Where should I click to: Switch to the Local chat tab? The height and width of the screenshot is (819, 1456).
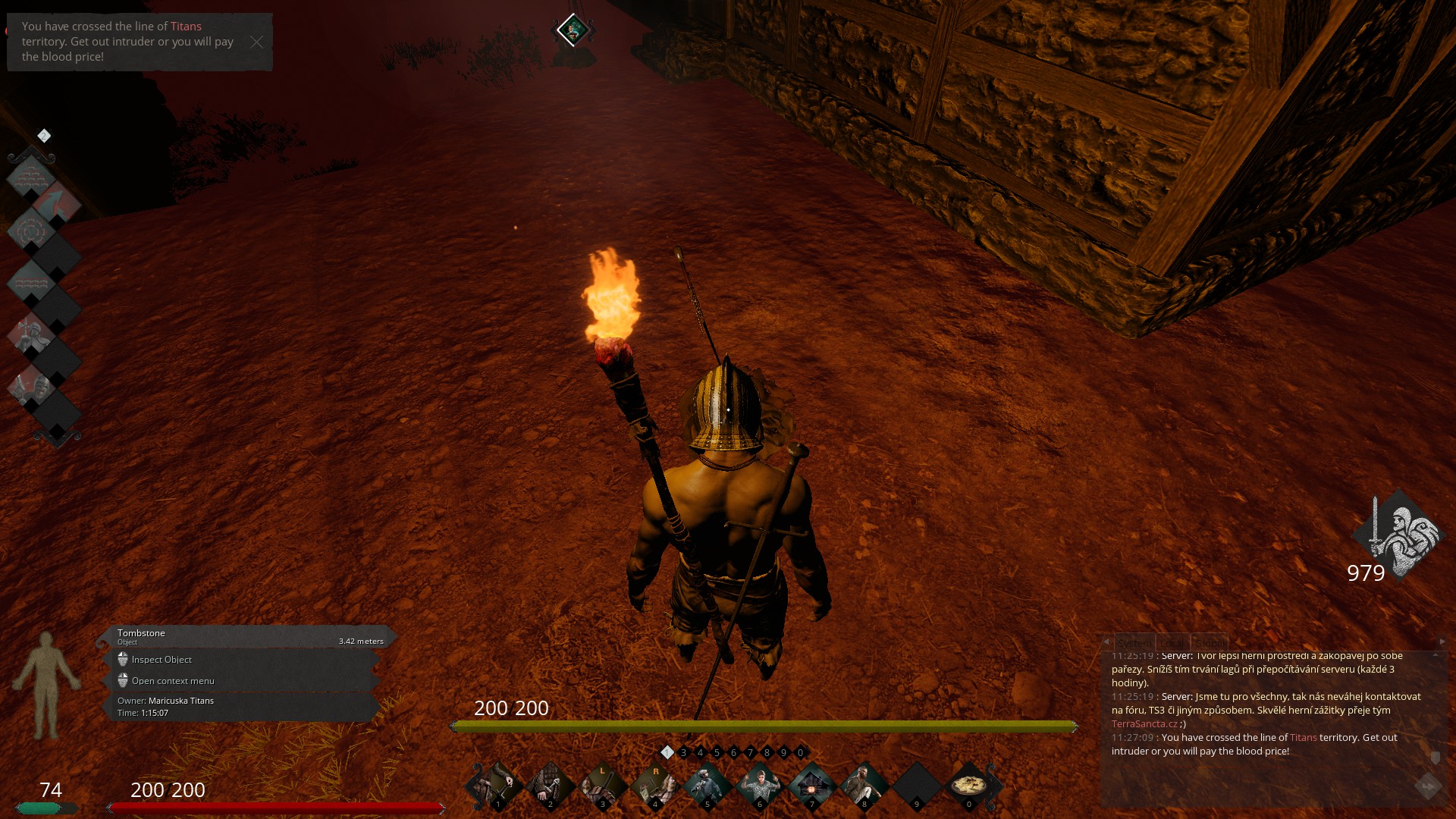pyautogui.click(x=1172, y=642)
